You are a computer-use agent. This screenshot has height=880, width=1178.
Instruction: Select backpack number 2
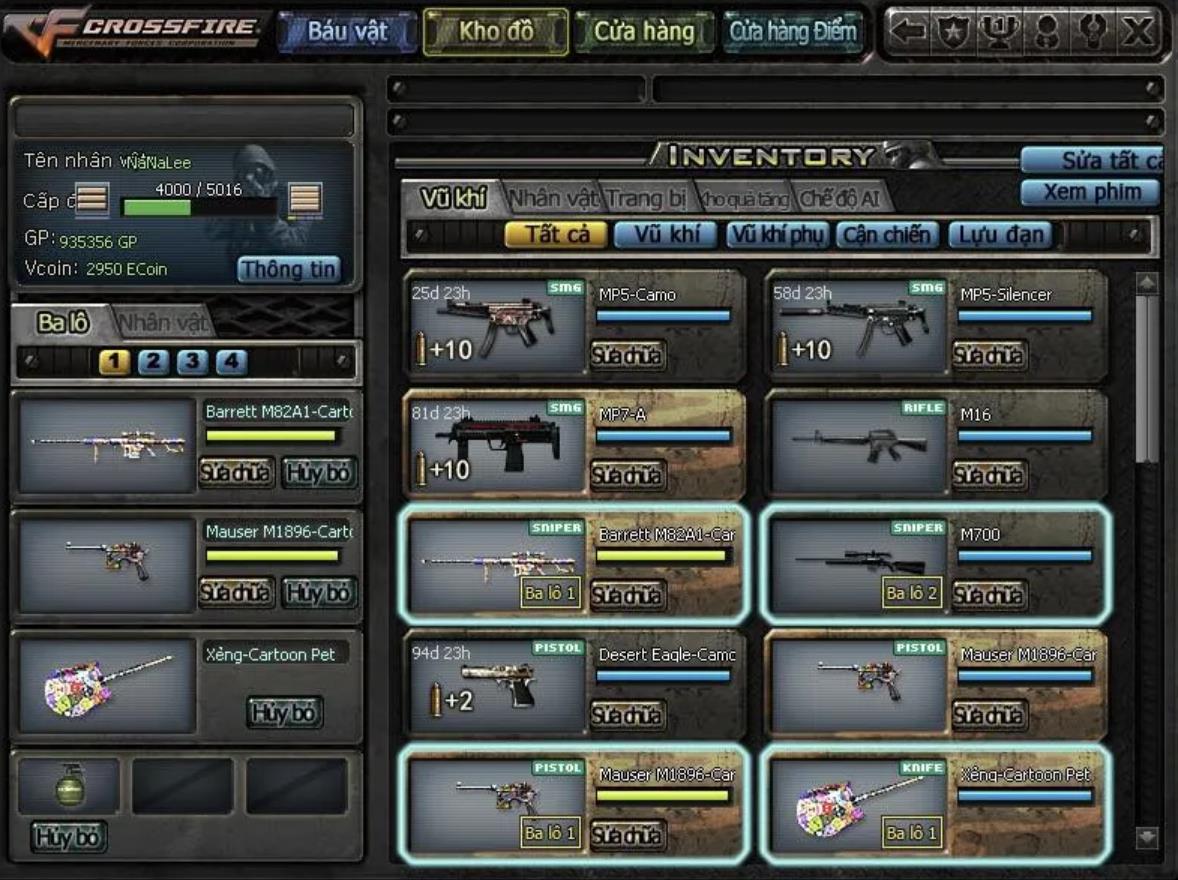[x=153, y=362]
